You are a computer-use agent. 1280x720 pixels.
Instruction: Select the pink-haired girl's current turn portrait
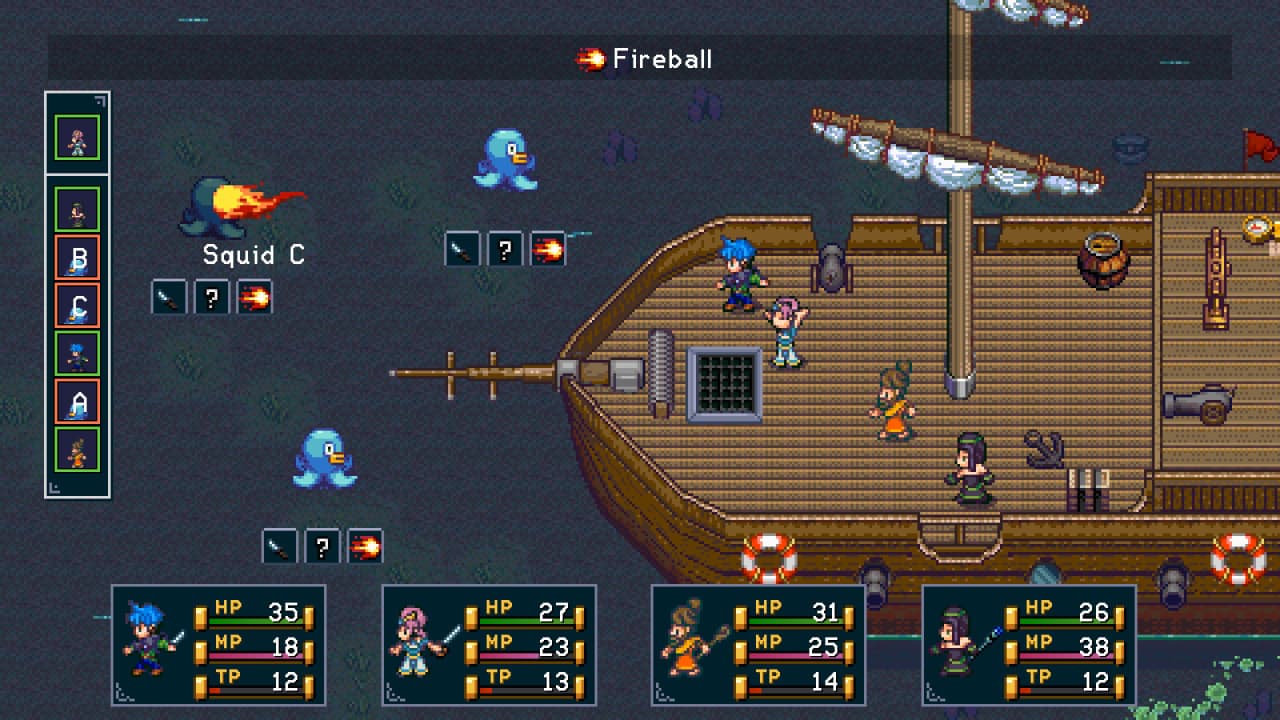coord(77,138)
